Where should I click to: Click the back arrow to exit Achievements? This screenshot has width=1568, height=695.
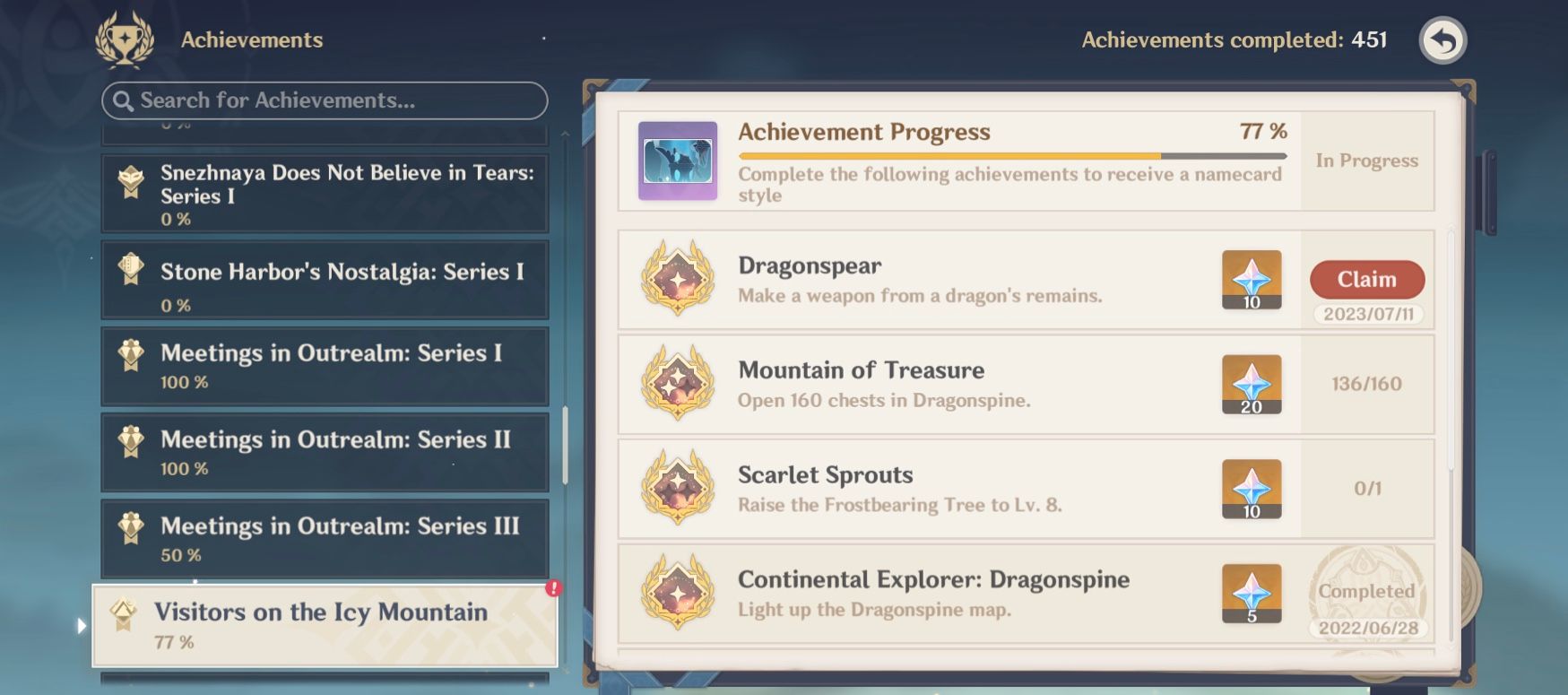[x=1442, y=39]
